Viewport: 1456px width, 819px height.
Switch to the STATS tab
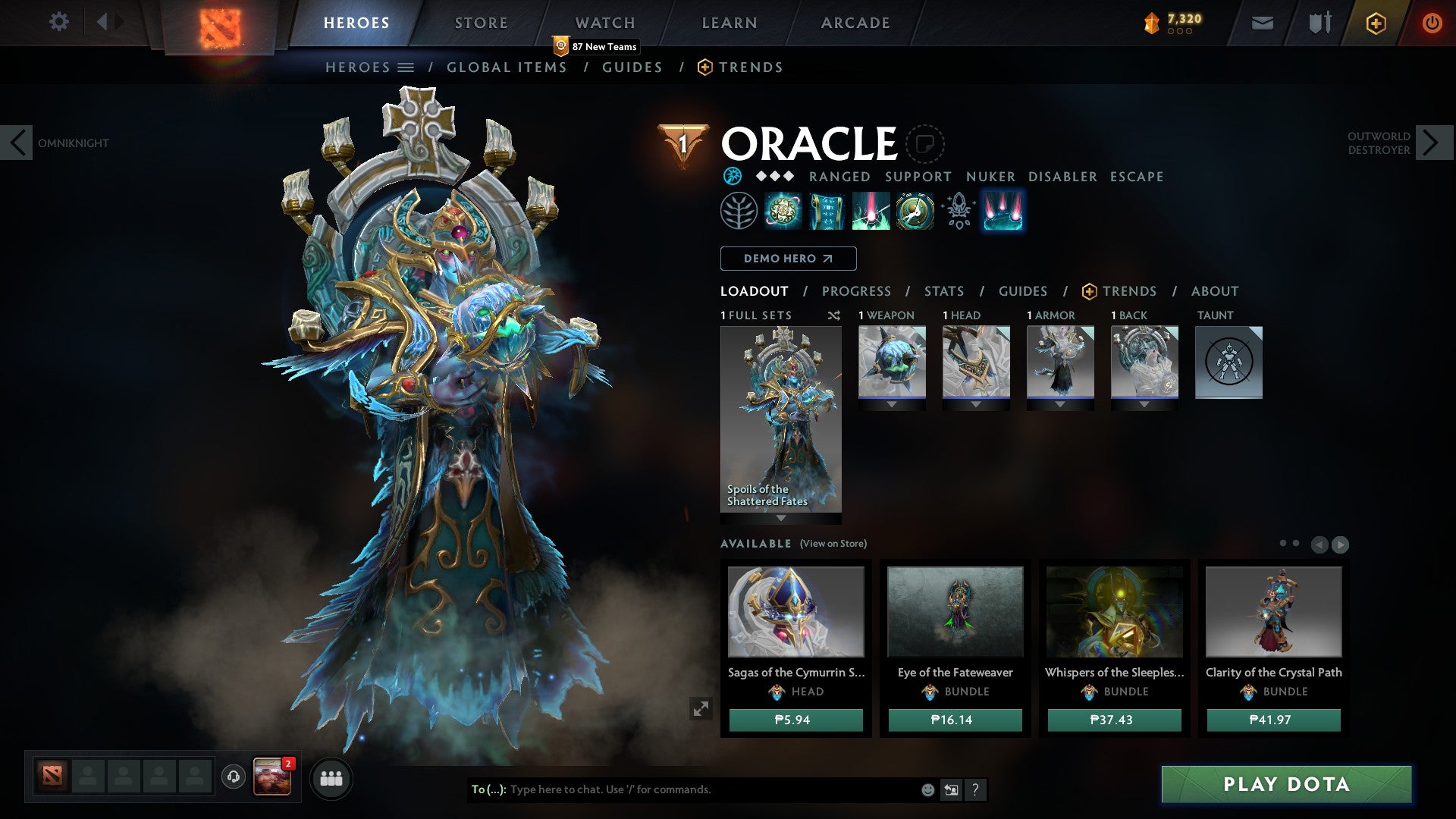coord(944,290)
